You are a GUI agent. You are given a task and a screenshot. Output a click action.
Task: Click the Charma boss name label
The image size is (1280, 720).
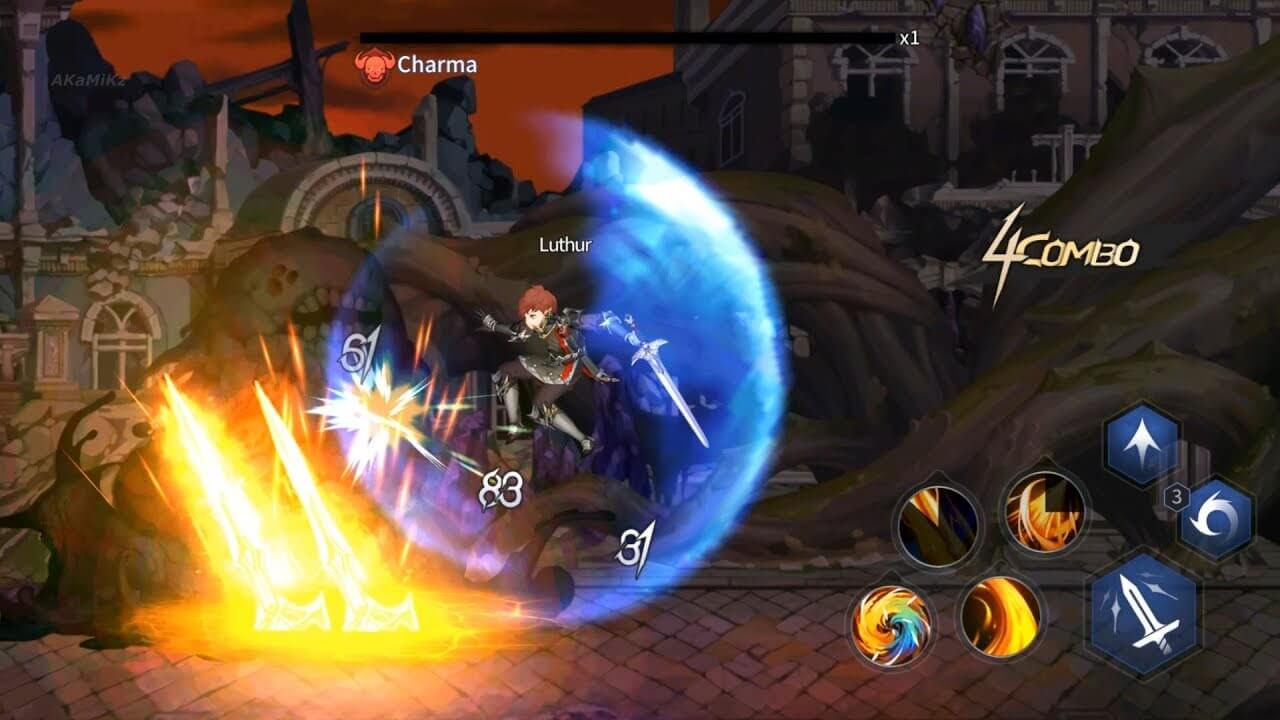tap(437, 64)
